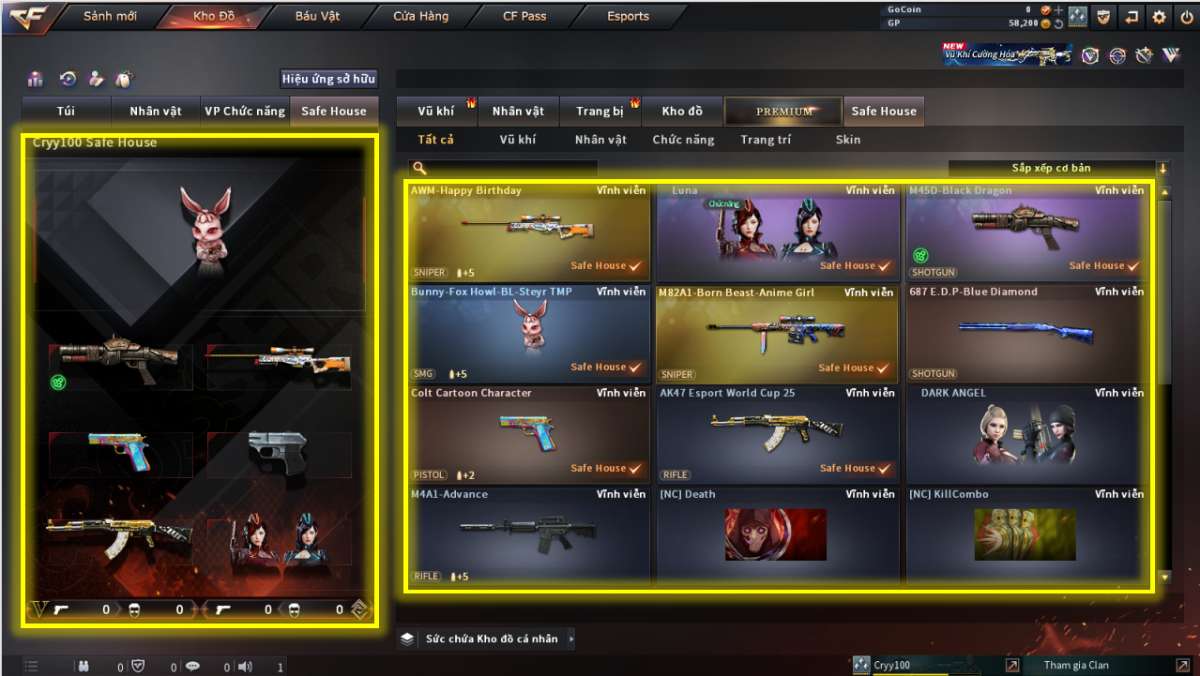Open the VP Chức năng tab
The height and width of the screenshot is (676, 1200).
click(x=244, y=111)
